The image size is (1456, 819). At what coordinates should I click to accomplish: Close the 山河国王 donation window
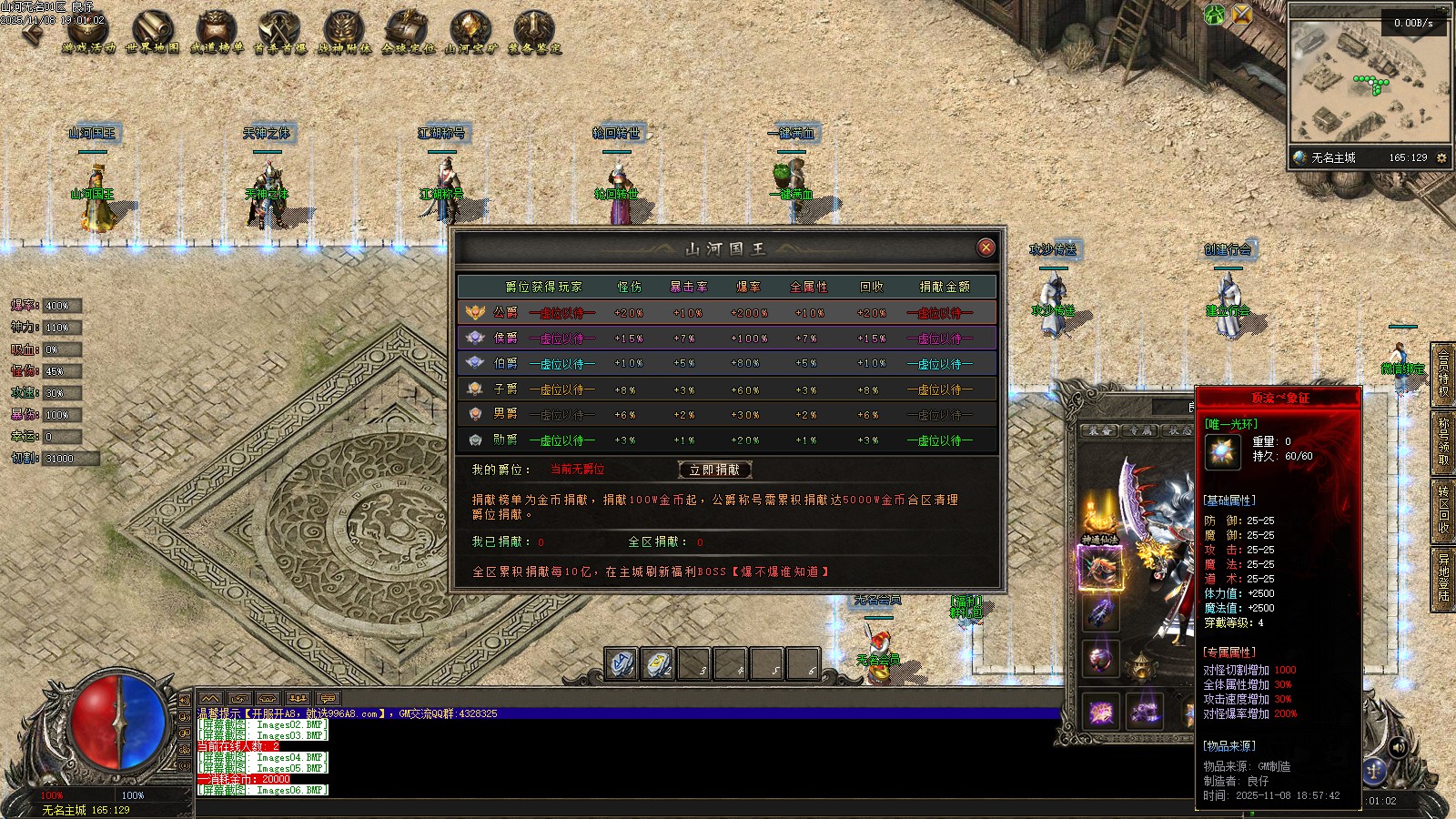tap(986, 248)
